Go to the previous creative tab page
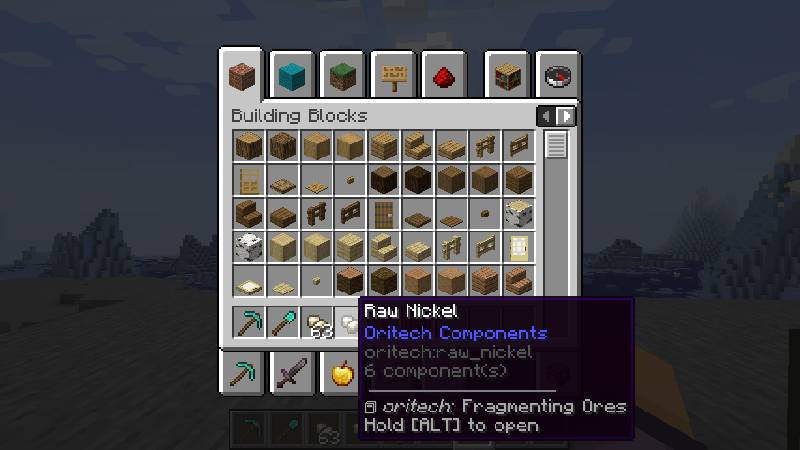The image size is (800, 450). (545, 117)
